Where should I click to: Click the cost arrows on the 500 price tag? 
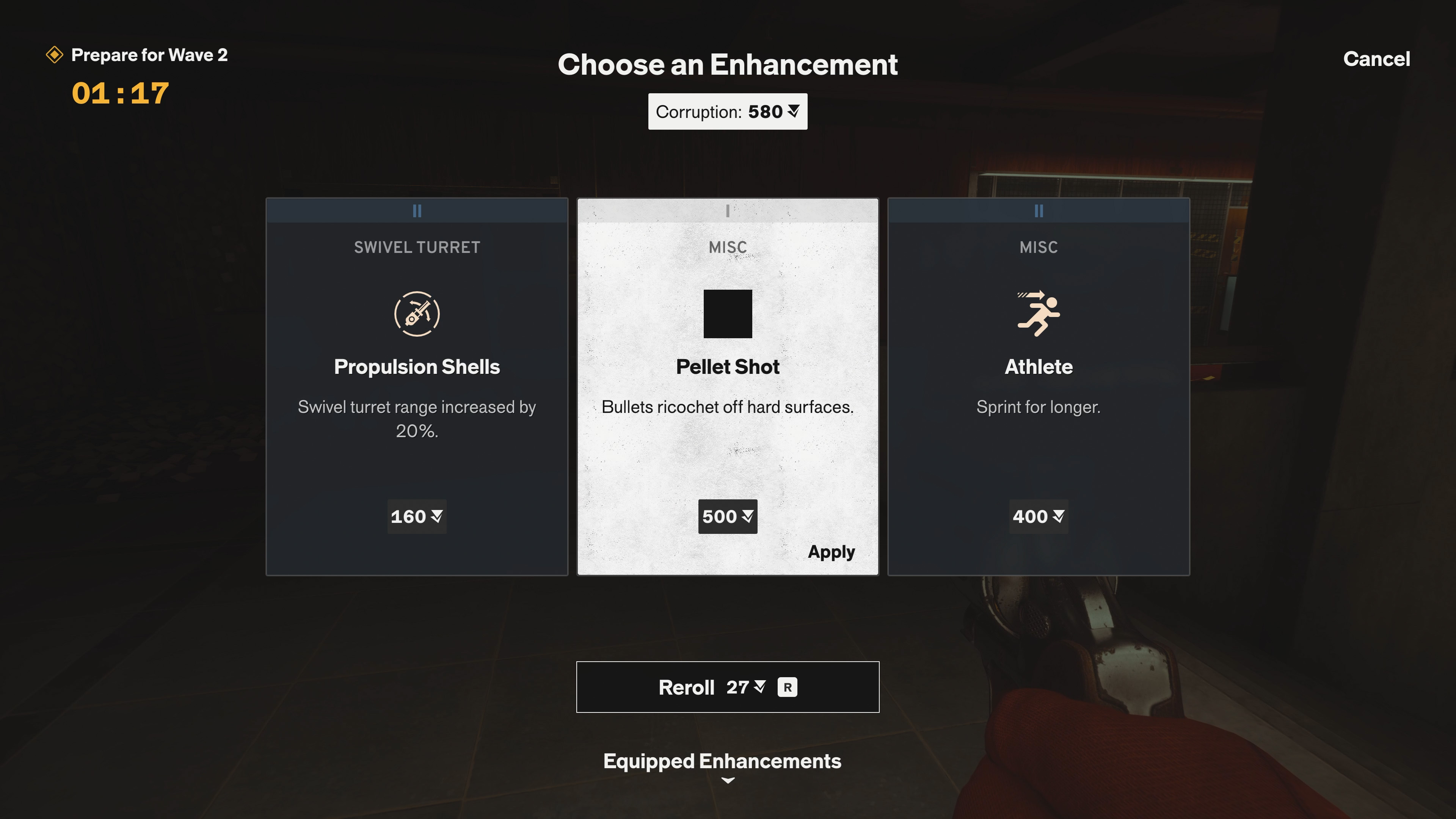[748, 516]
